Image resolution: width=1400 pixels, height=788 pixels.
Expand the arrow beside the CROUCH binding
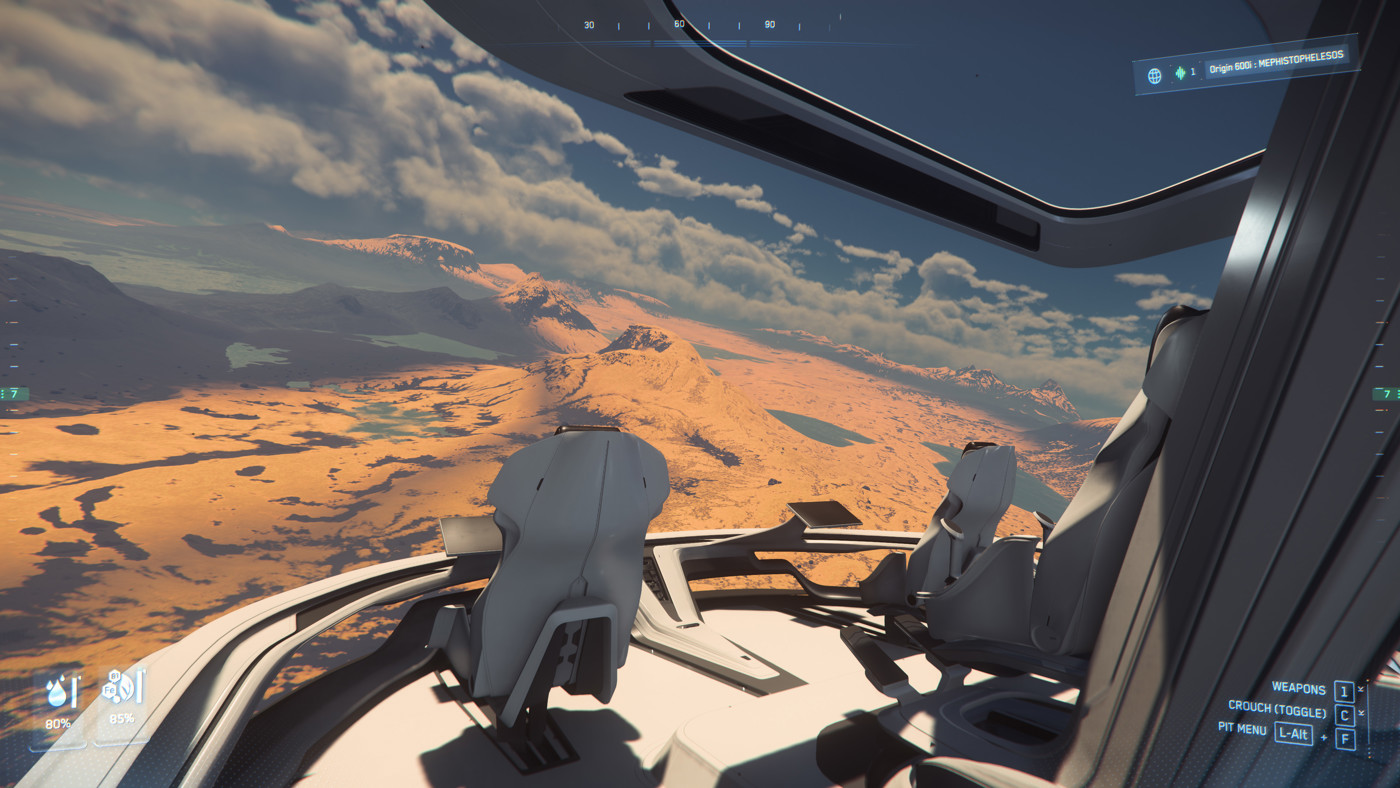[1361, 712]
